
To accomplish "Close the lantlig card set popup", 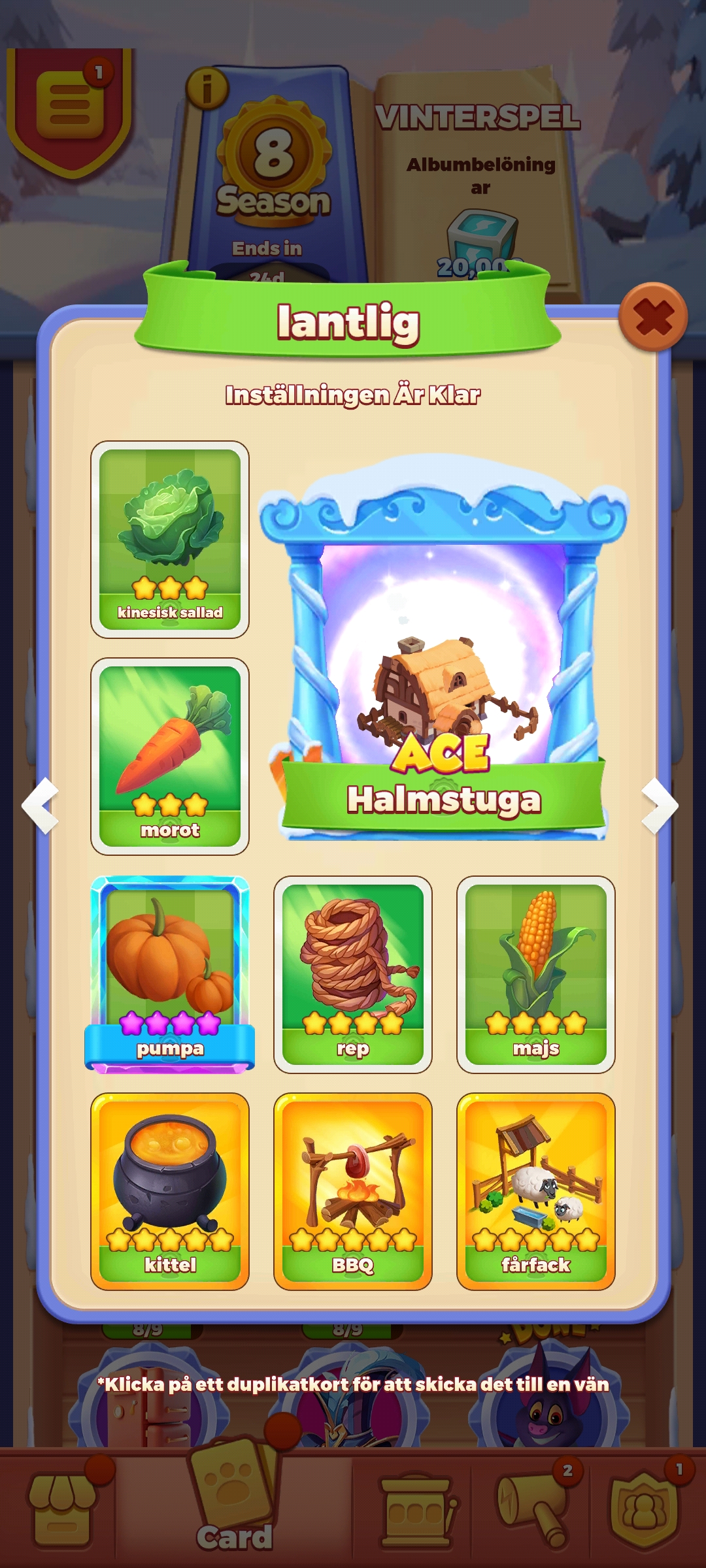I will click(653, 318).
